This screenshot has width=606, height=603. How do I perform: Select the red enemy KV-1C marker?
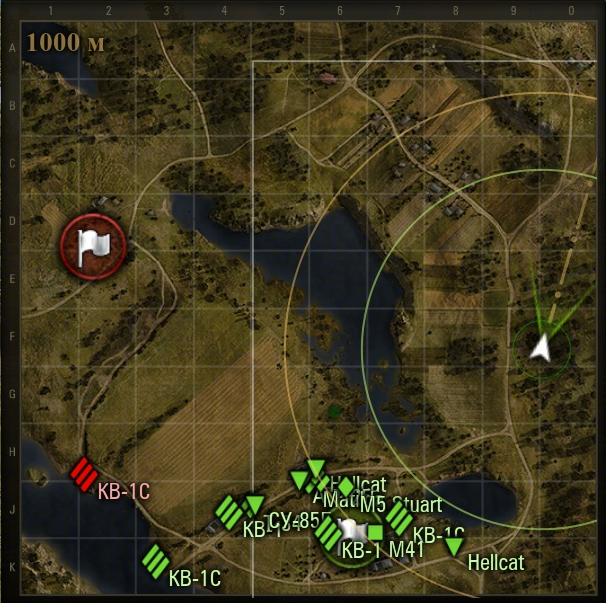click(83, 473)
